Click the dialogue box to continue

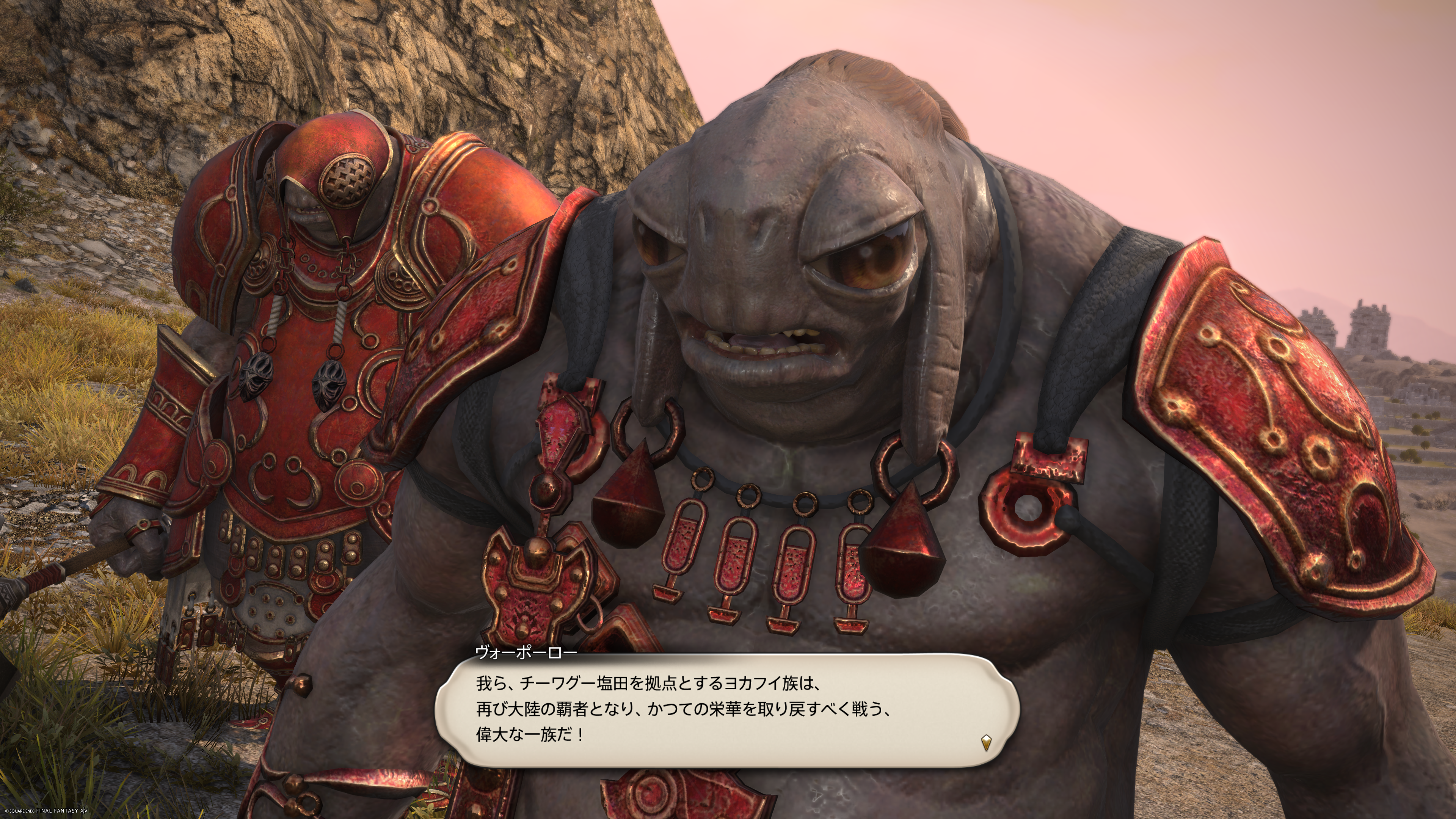coord(726,709)
